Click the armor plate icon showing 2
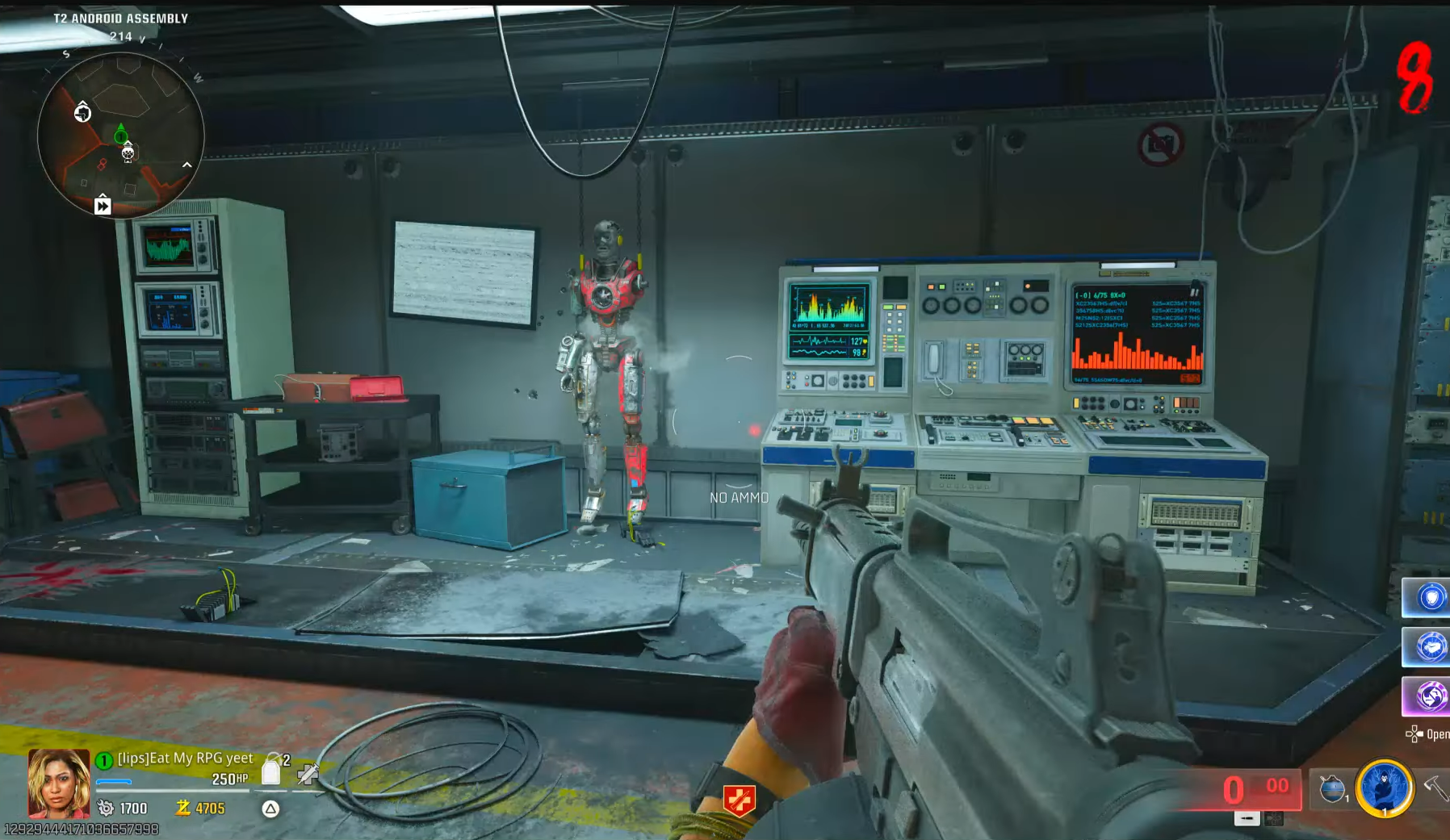The height and width of the screenshot is (840, 1450). [x=272, y=769]
